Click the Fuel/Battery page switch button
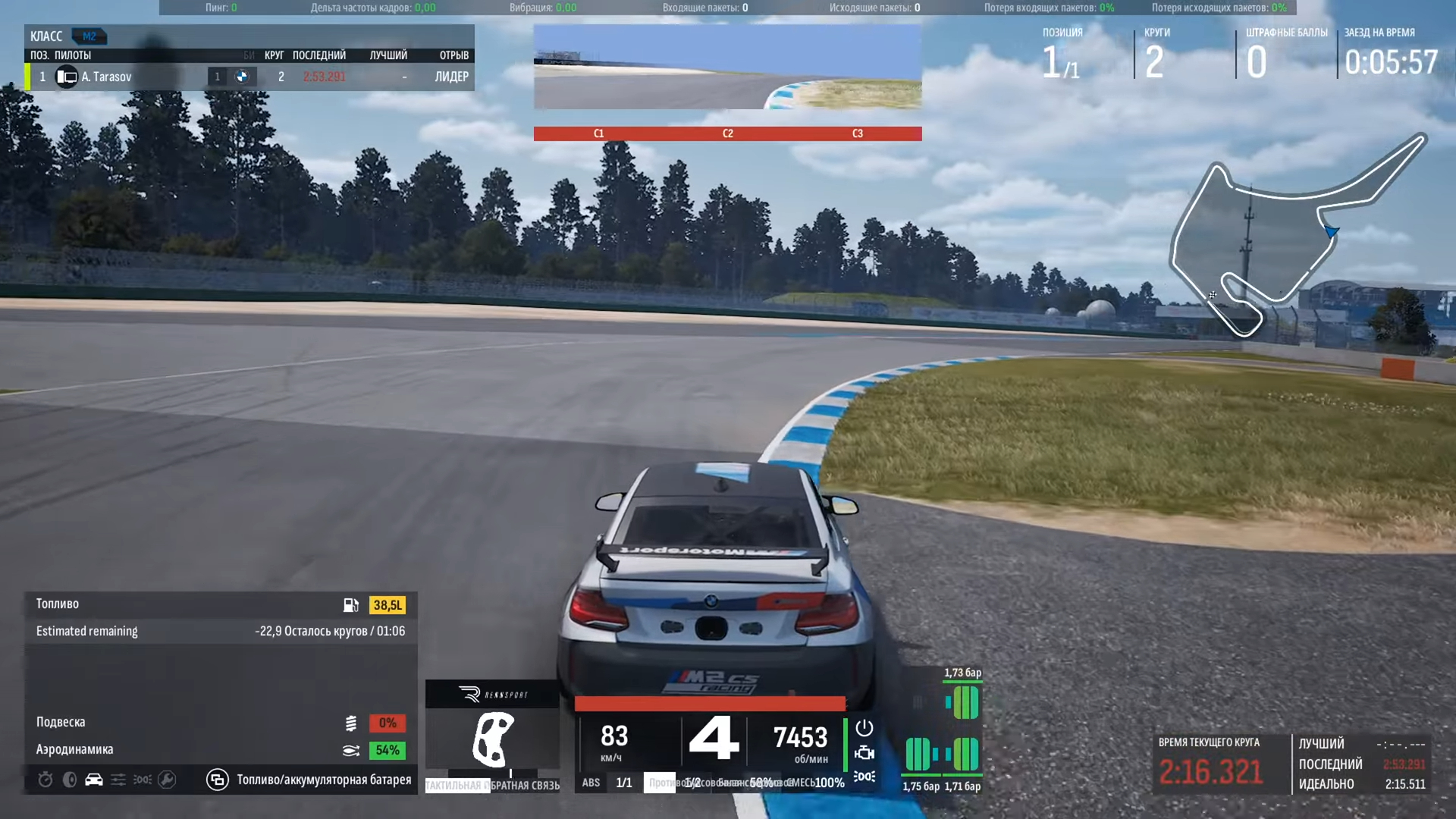Screen dimensions: 1456x819 (218, 780)
